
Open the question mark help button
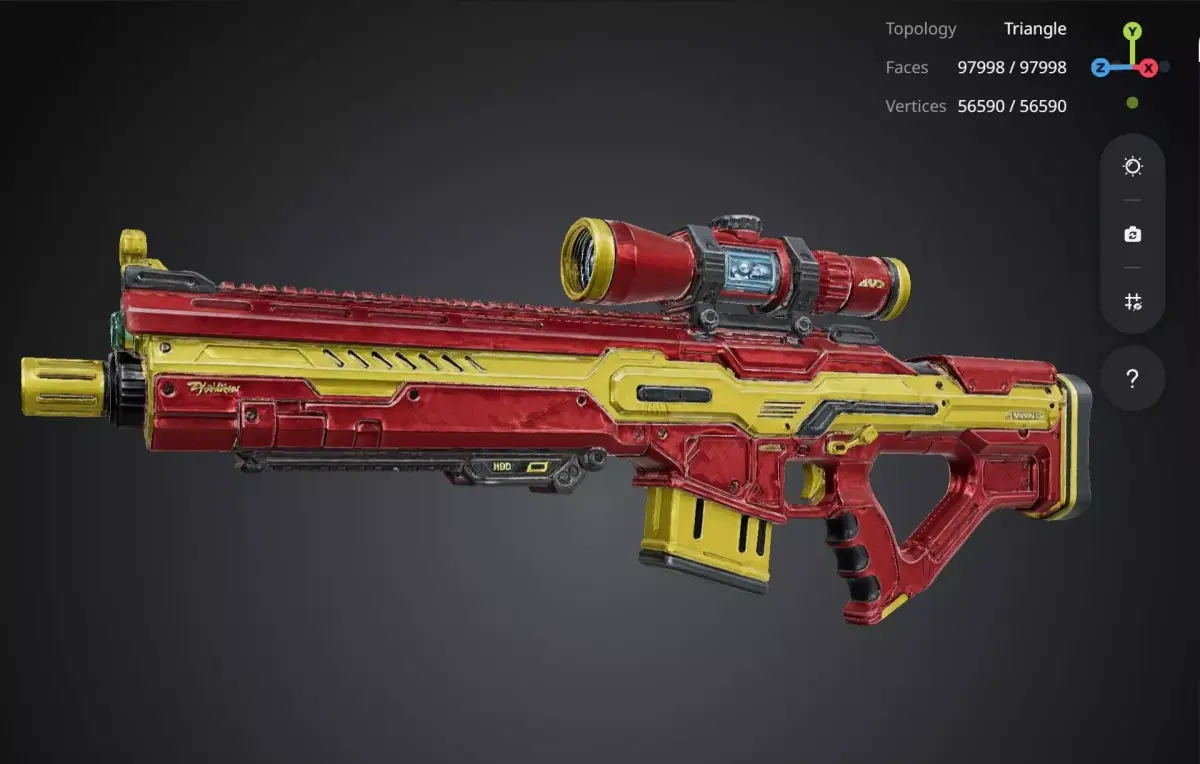pyautogui.click(x=1132, y=379)
